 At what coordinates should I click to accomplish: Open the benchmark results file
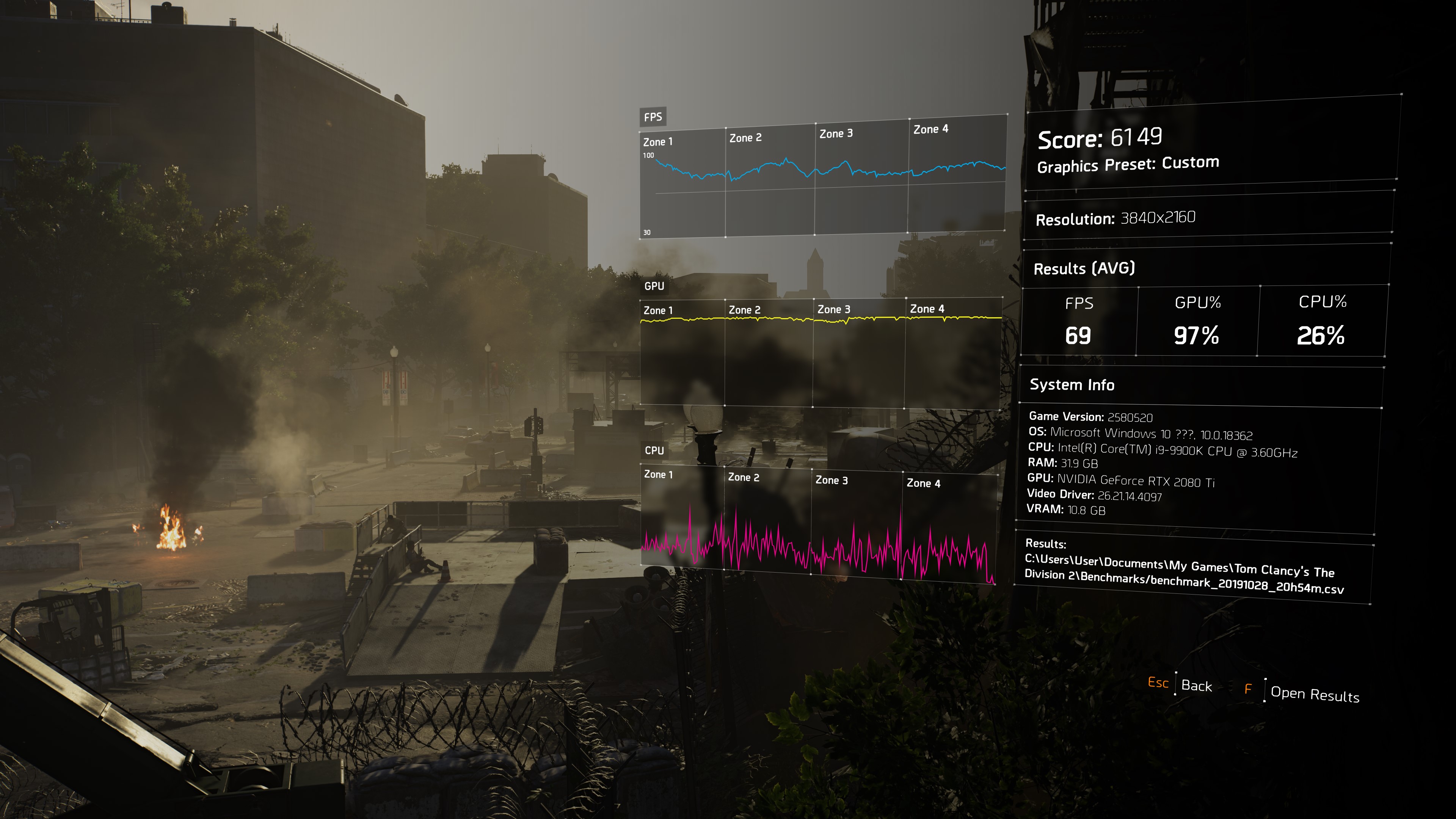[1313, 694]
